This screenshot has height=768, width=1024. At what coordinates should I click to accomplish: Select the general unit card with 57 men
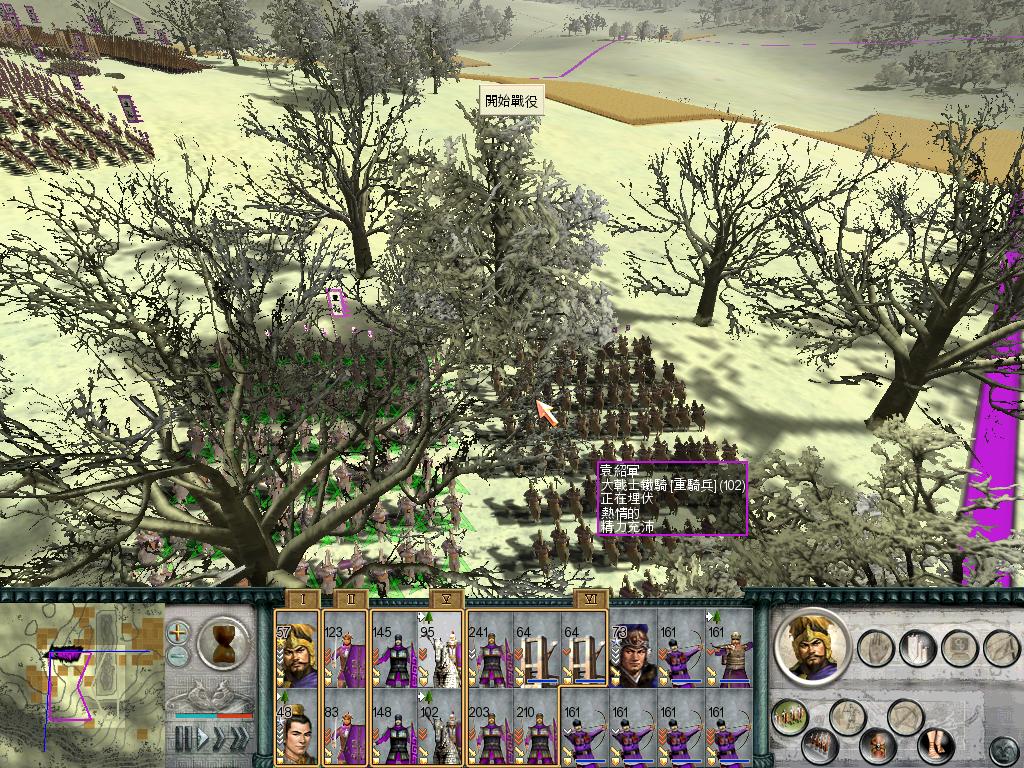coord(296,650)
